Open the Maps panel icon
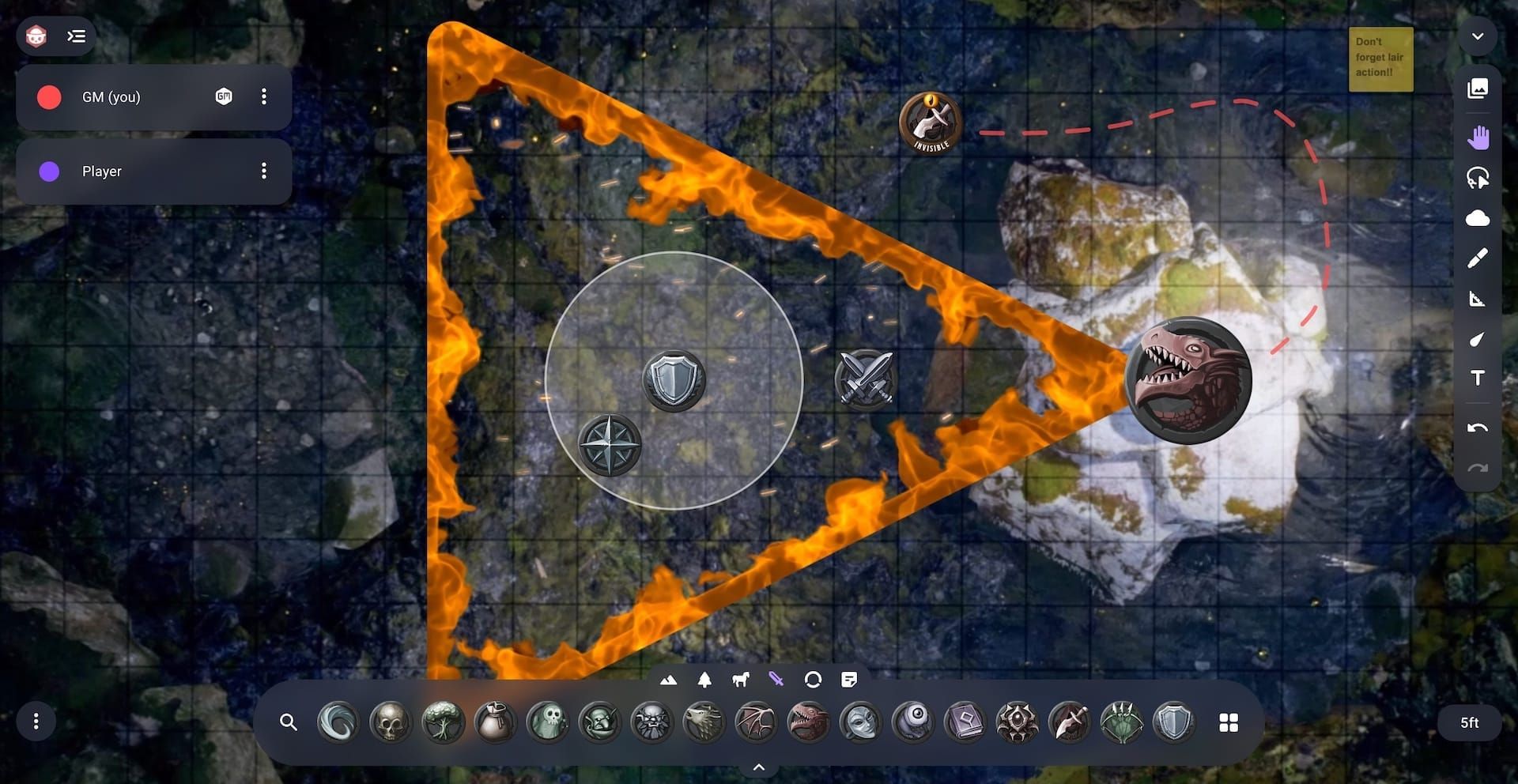The height and width of the screenshot is (784, 1518). point(1478,89)
